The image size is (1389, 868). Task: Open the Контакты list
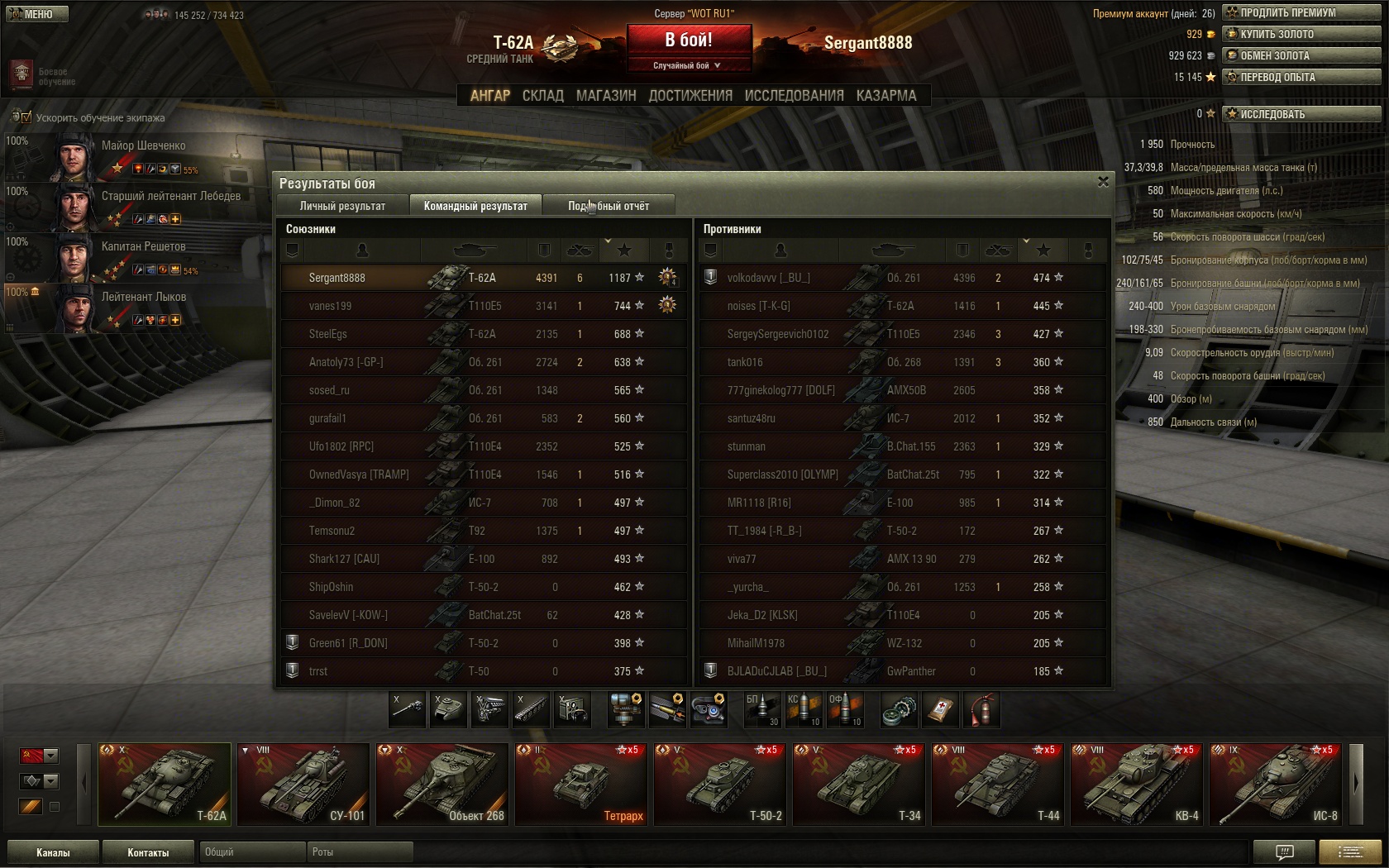(148, 852)
